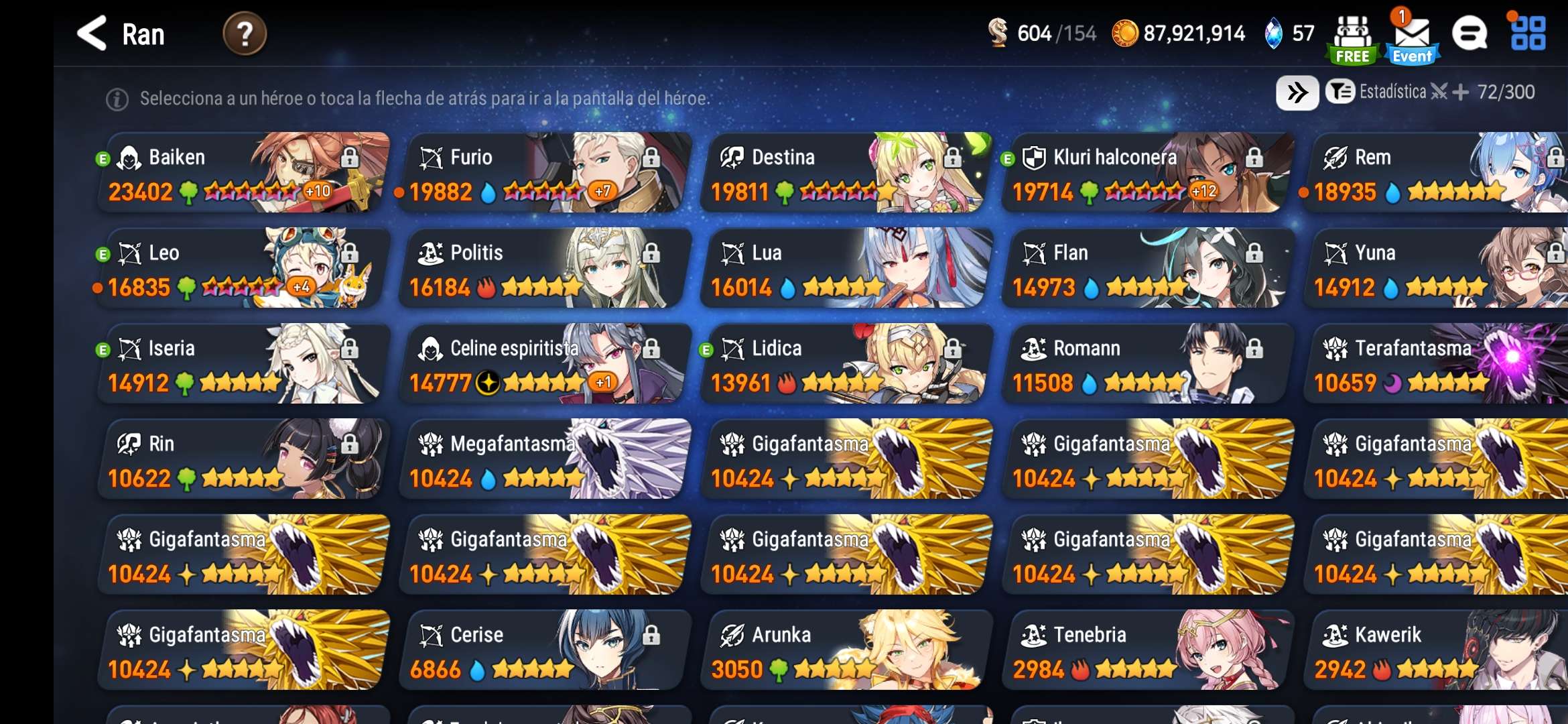Viewport: 1568px width, 724px height.
Task: Select Celine espiritista card
Action: pos(544,364)
